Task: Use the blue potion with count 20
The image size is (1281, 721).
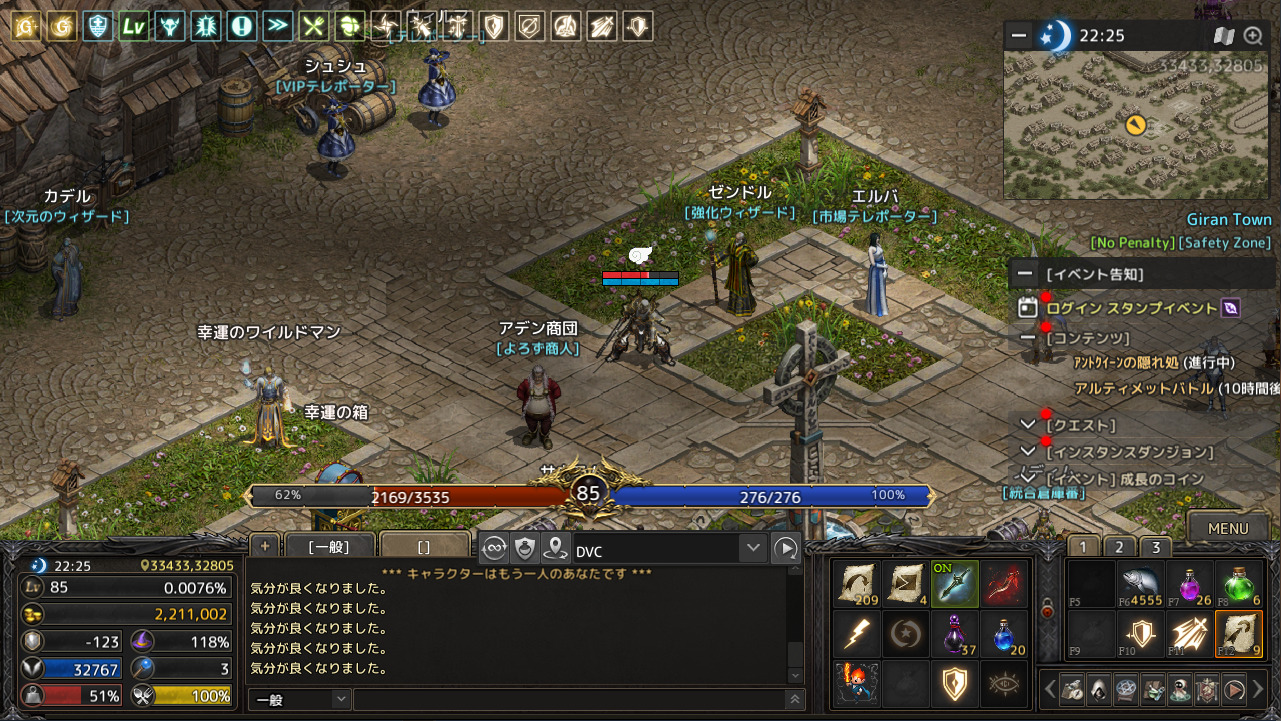Action: pos(1004,634)
